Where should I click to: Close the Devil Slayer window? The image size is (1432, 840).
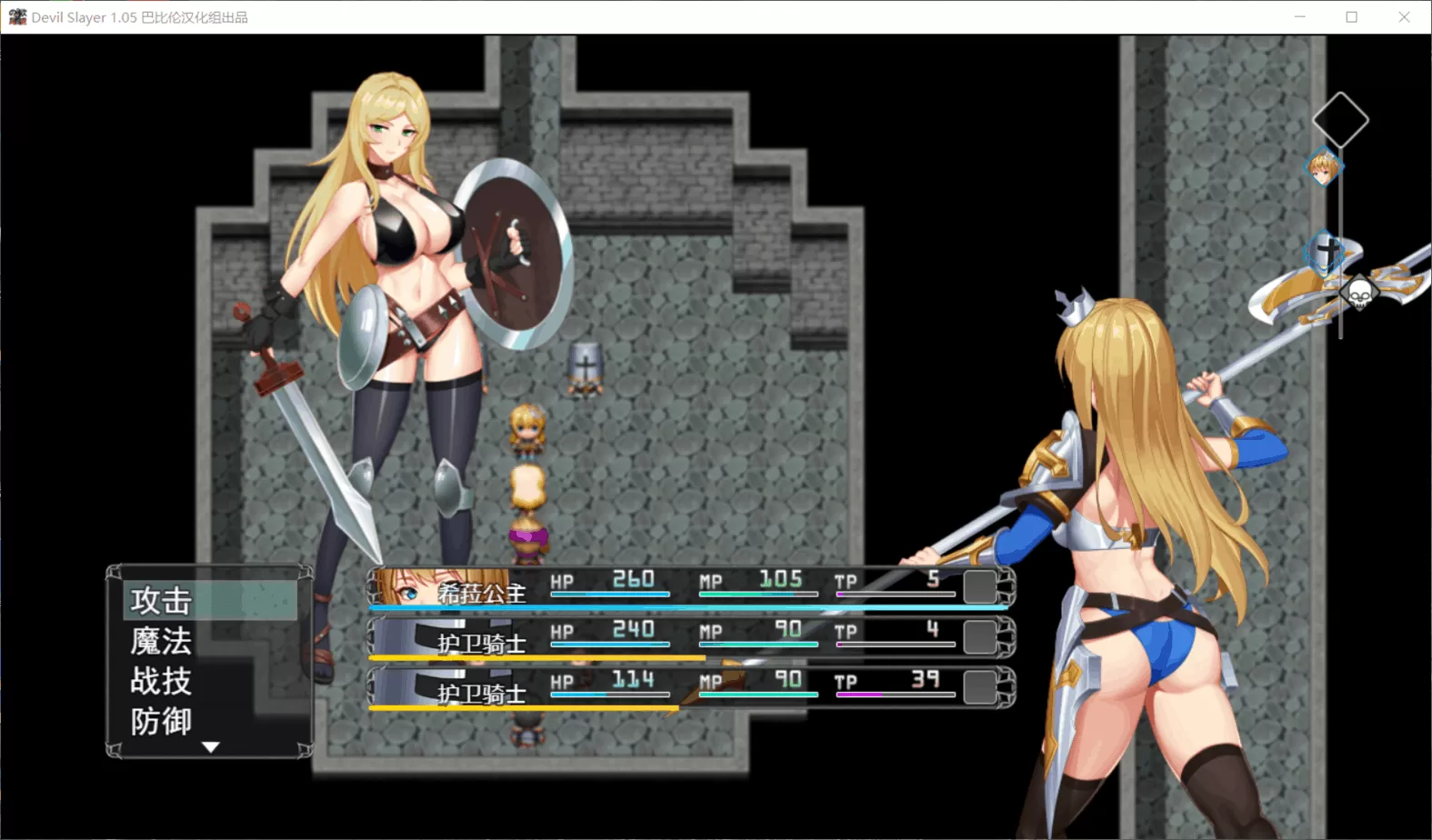pyautogui.click(x=1404, y=17)
